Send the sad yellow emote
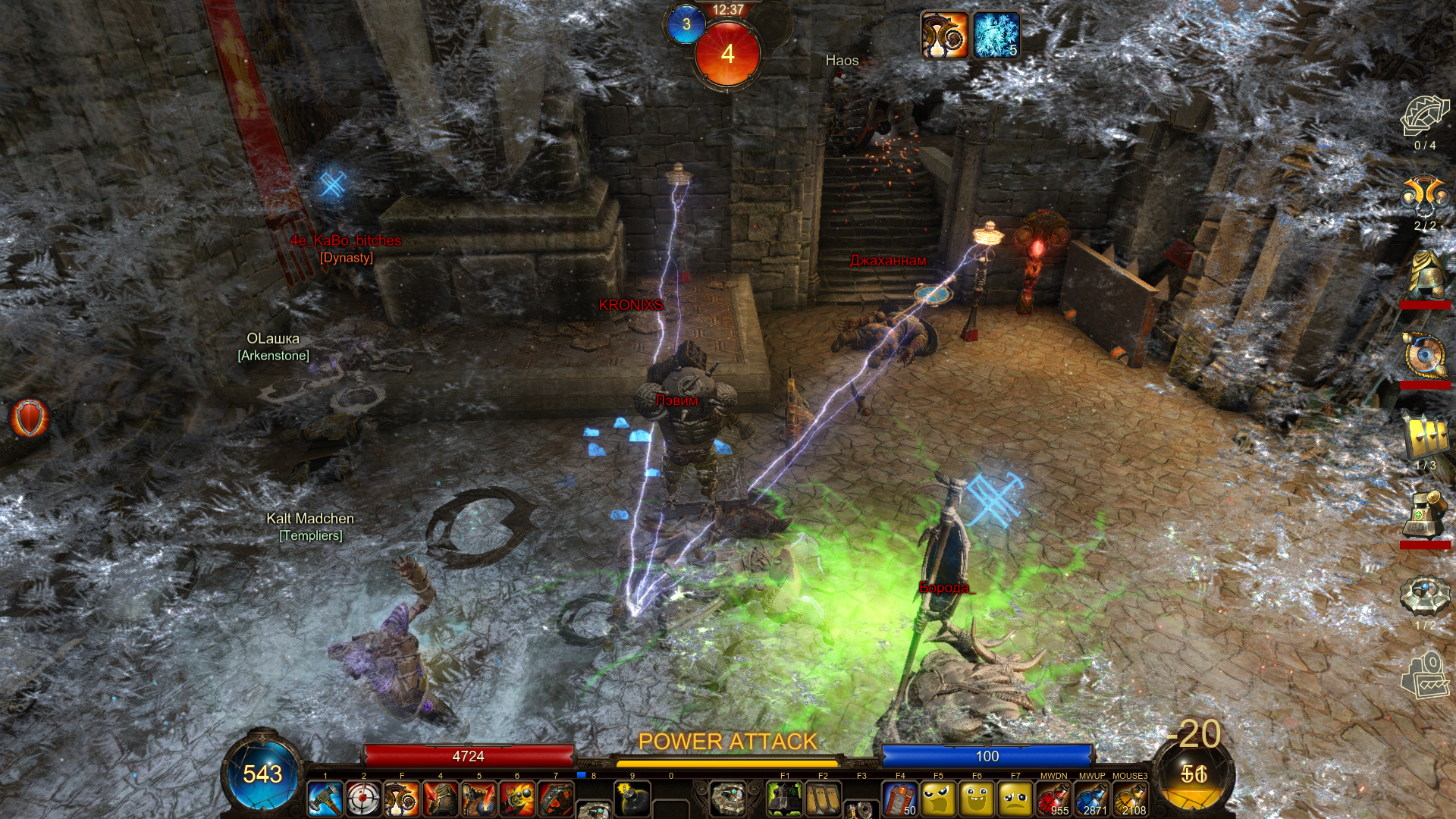Image resolution: width=1456 pixels, height=819 pixels. [x=1015, y=799]
